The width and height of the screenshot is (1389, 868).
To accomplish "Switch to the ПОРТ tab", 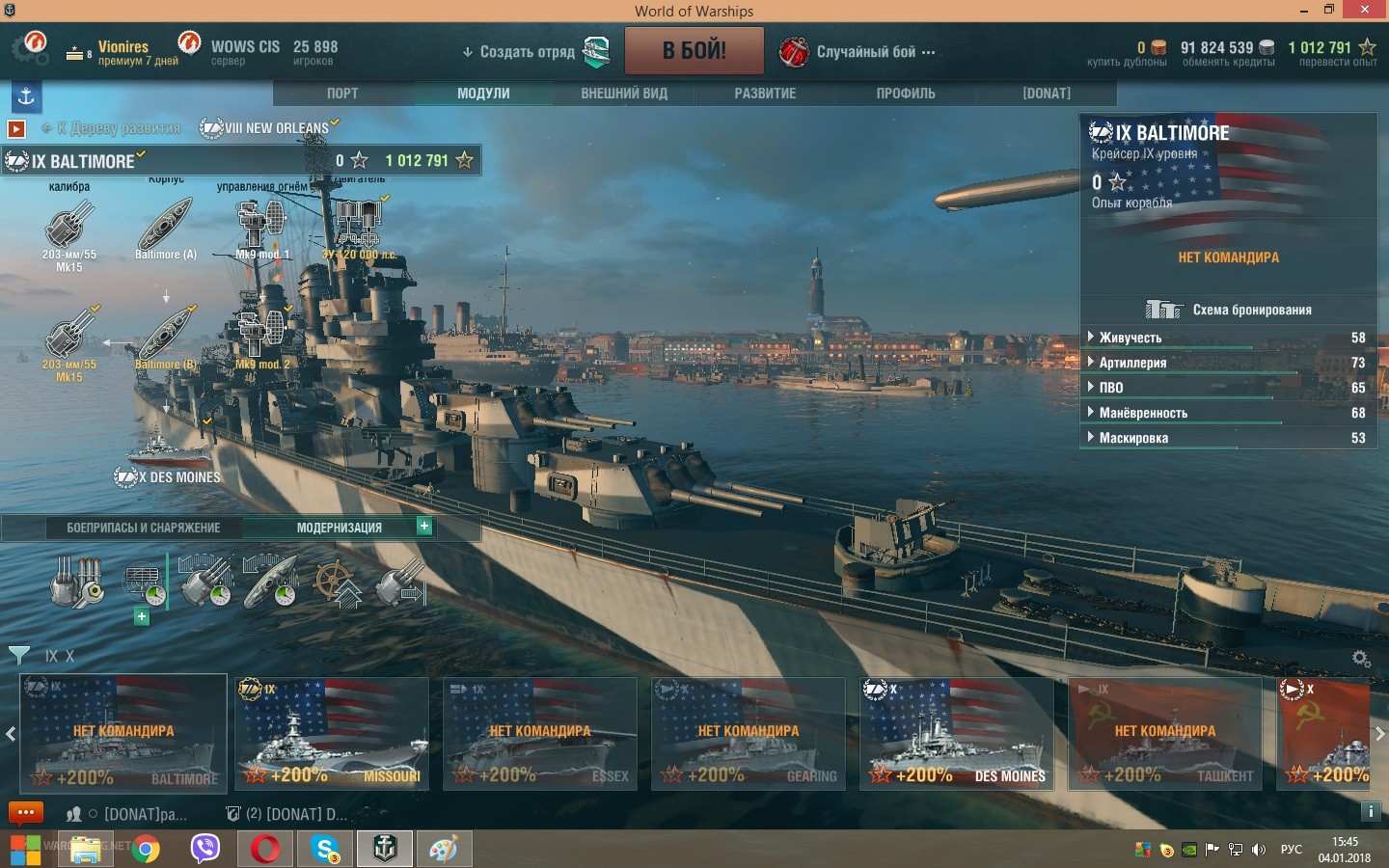I will (x=342, y=94).
